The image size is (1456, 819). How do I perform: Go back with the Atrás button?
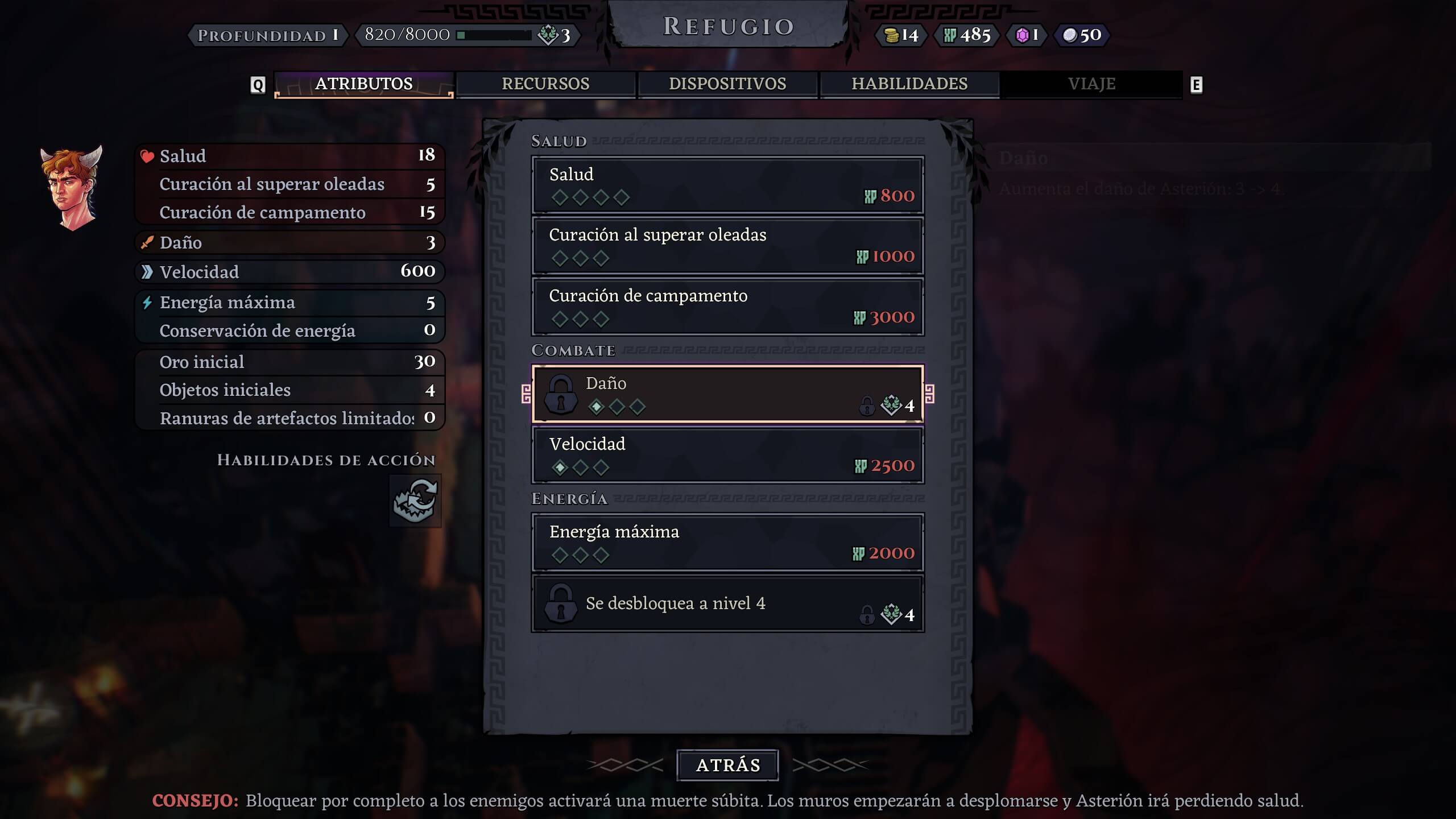click(x=727, y=765)
